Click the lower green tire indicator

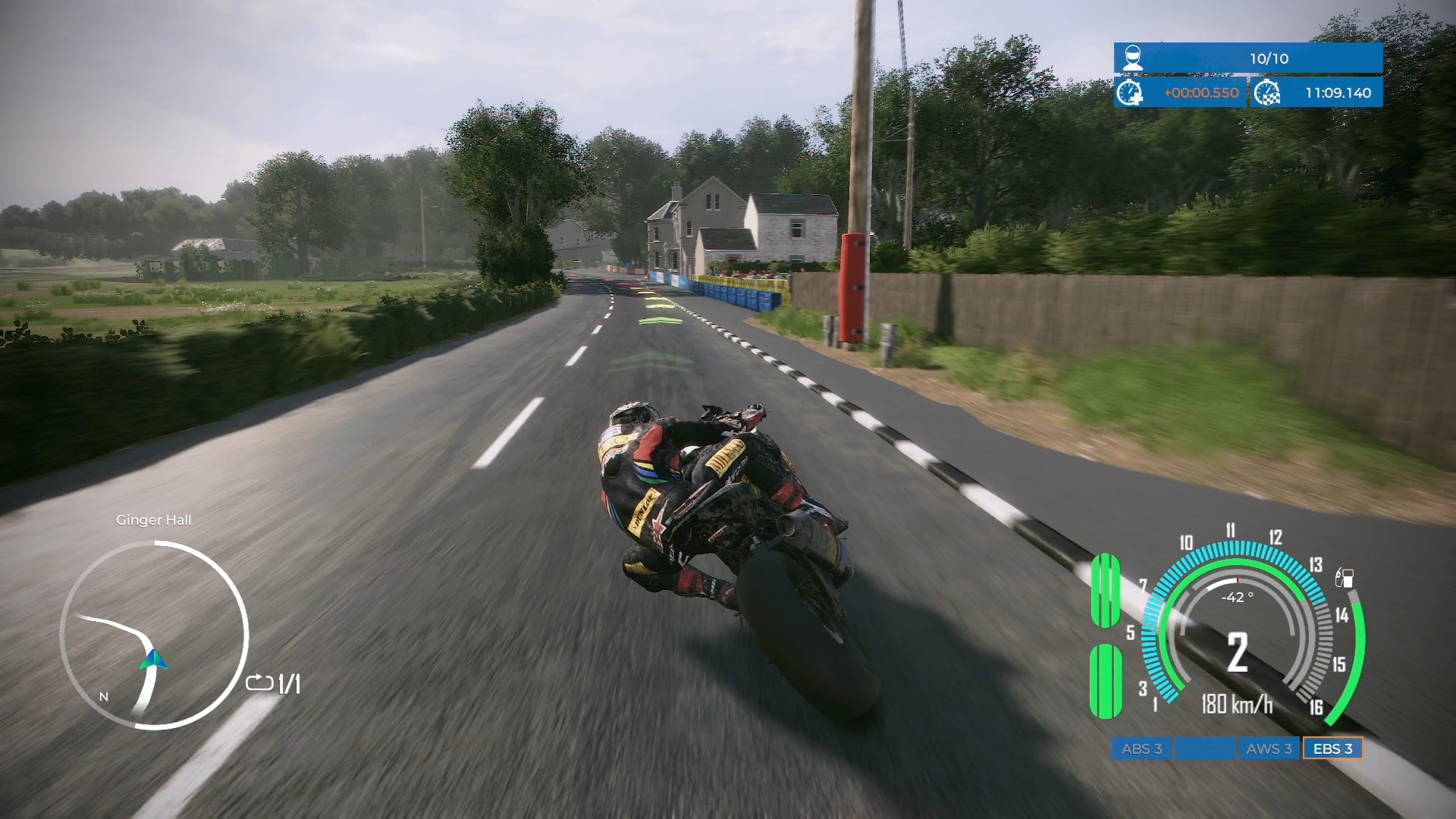1106,680
